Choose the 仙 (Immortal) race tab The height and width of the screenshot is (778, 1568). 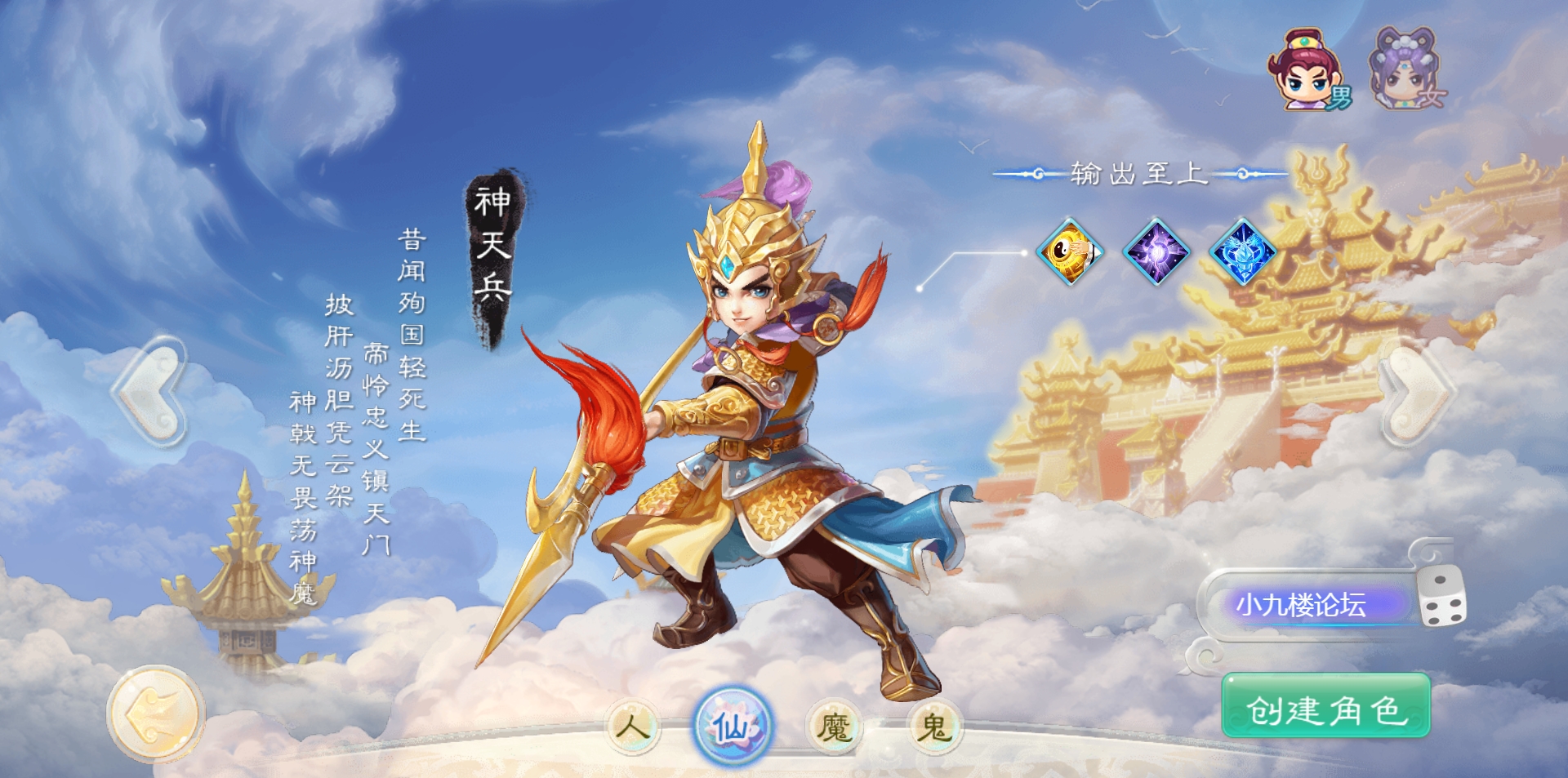[732, 726]
